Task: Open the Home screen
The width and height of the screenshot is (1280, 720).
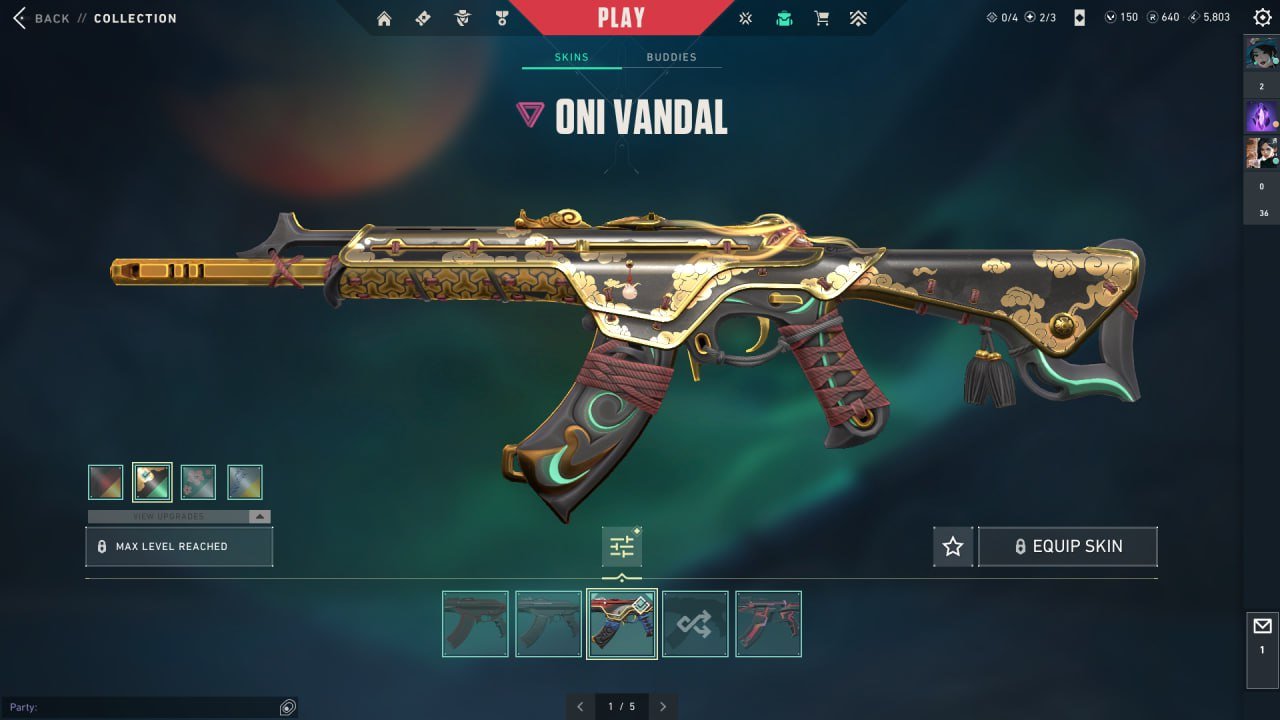Action: [x=384, y=17]
